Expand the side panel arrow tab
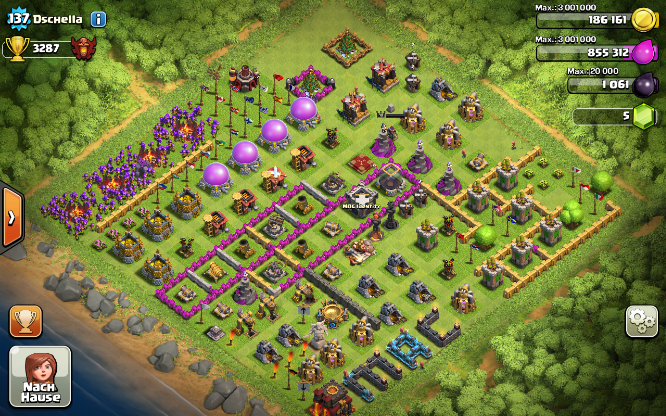The width and height of the screenshot is (666, 416). click(10, 216)
